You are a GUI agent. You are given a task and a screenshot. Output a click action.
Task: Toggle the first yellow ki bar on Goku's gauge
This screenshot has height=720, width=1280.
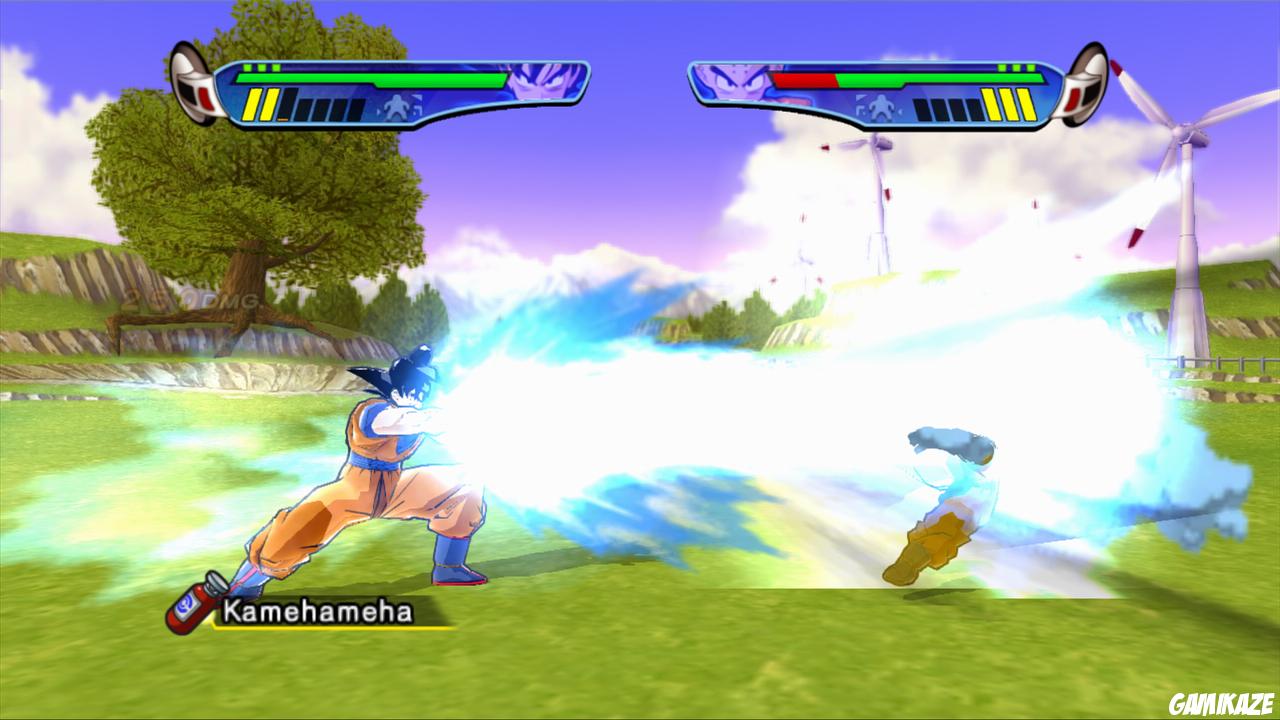point(252,106)
